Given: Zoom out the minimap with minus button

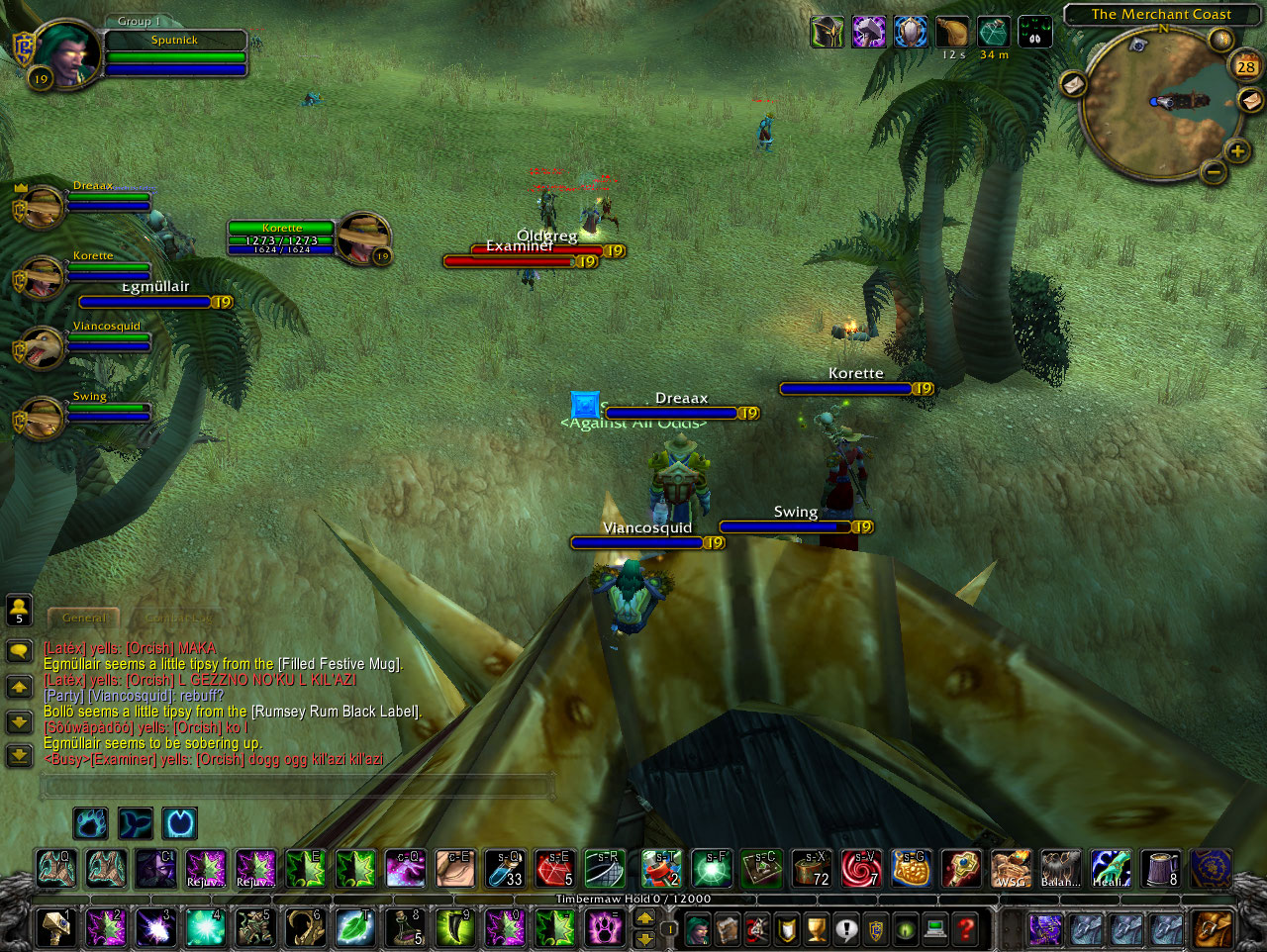Looking at the screenshot, I should coord(1214,172).
